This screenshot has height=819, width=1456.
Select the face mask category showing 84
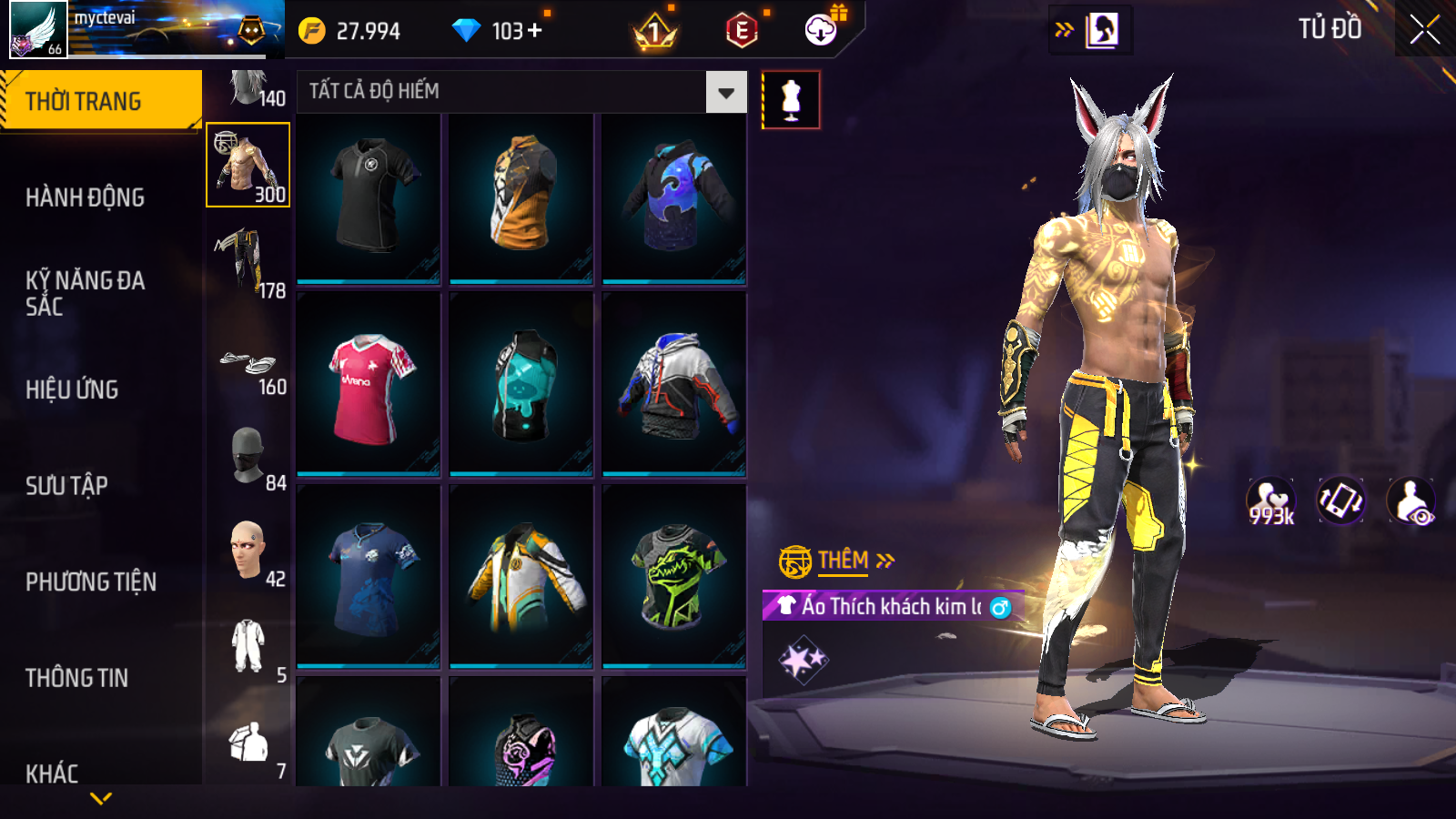tap(248, 457)
